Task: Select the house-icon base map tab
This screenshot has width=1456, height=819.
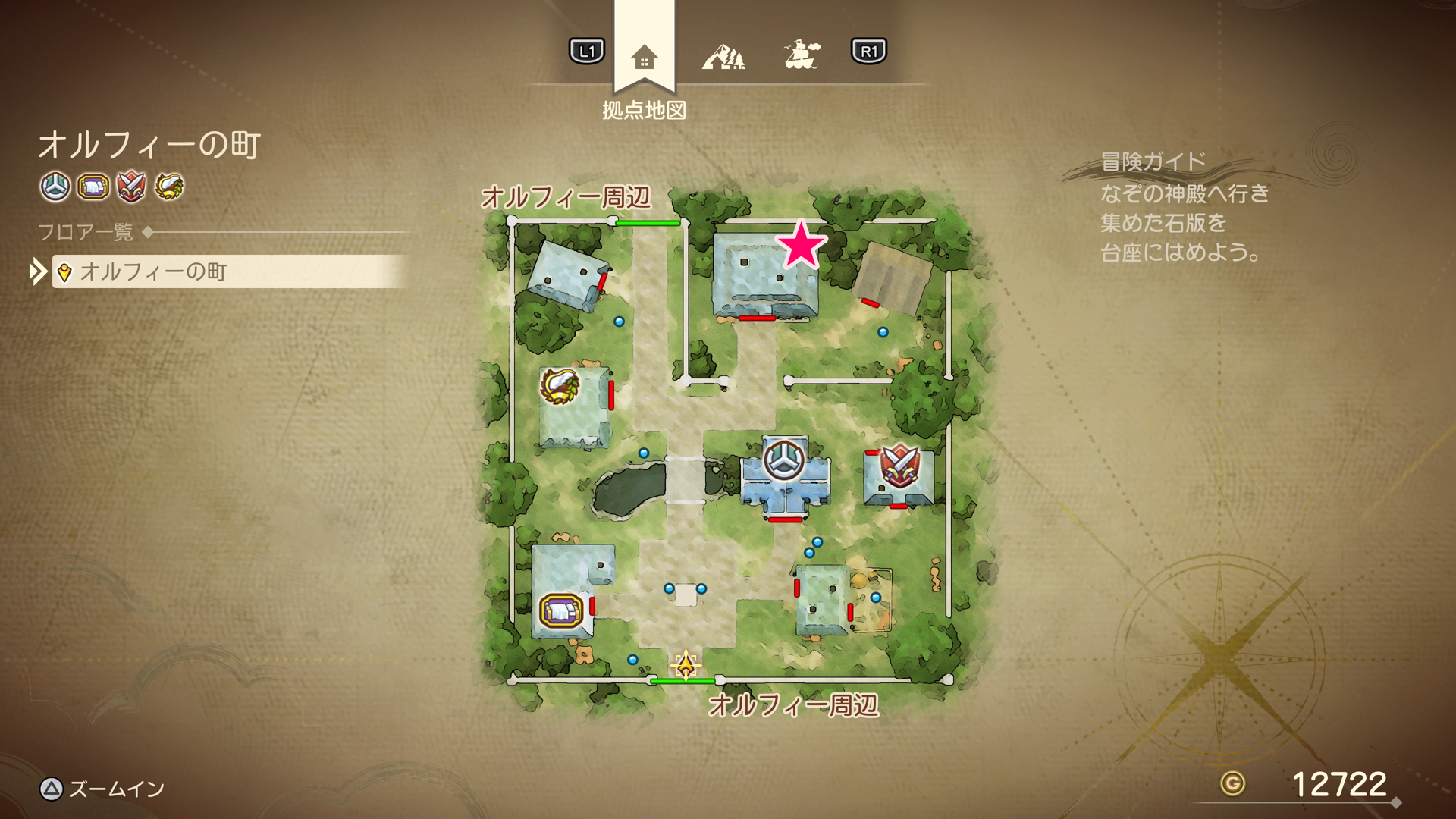Action: tap(644, 57)
